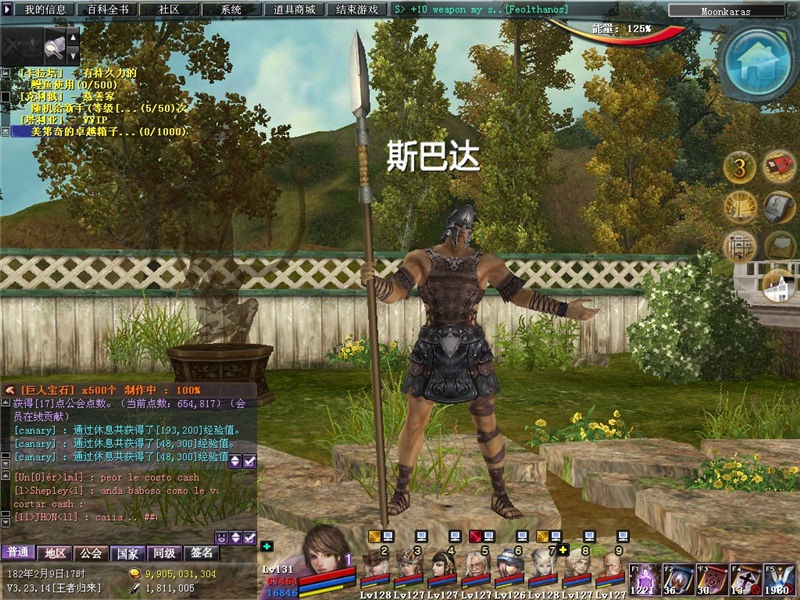Screen dimensions: 800x600
Task: Switch to the 地区 chat tab
Action: [55, 553]
